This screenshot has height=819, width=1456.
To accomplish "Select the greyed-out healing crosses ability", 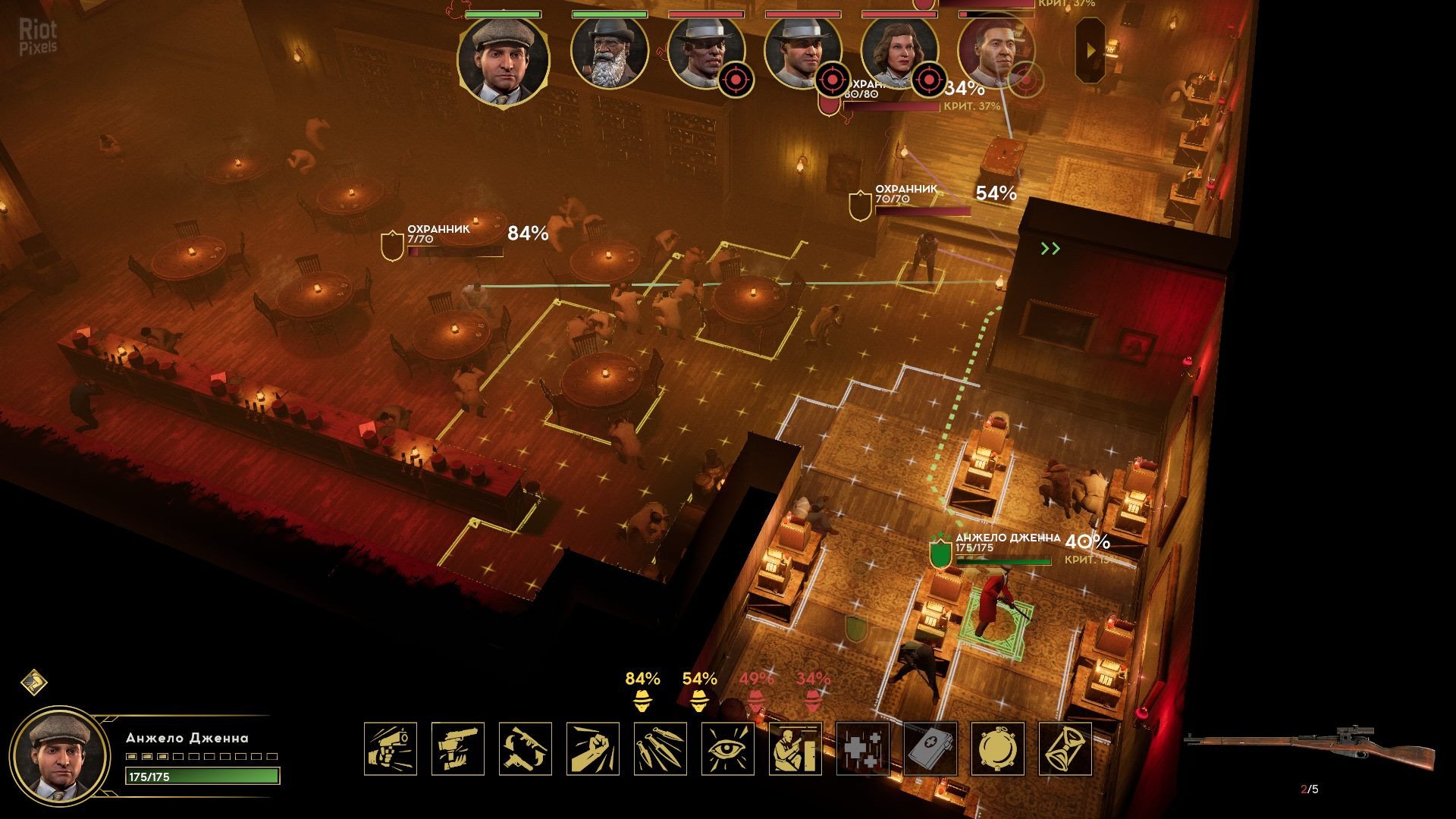I will point(863,748).
